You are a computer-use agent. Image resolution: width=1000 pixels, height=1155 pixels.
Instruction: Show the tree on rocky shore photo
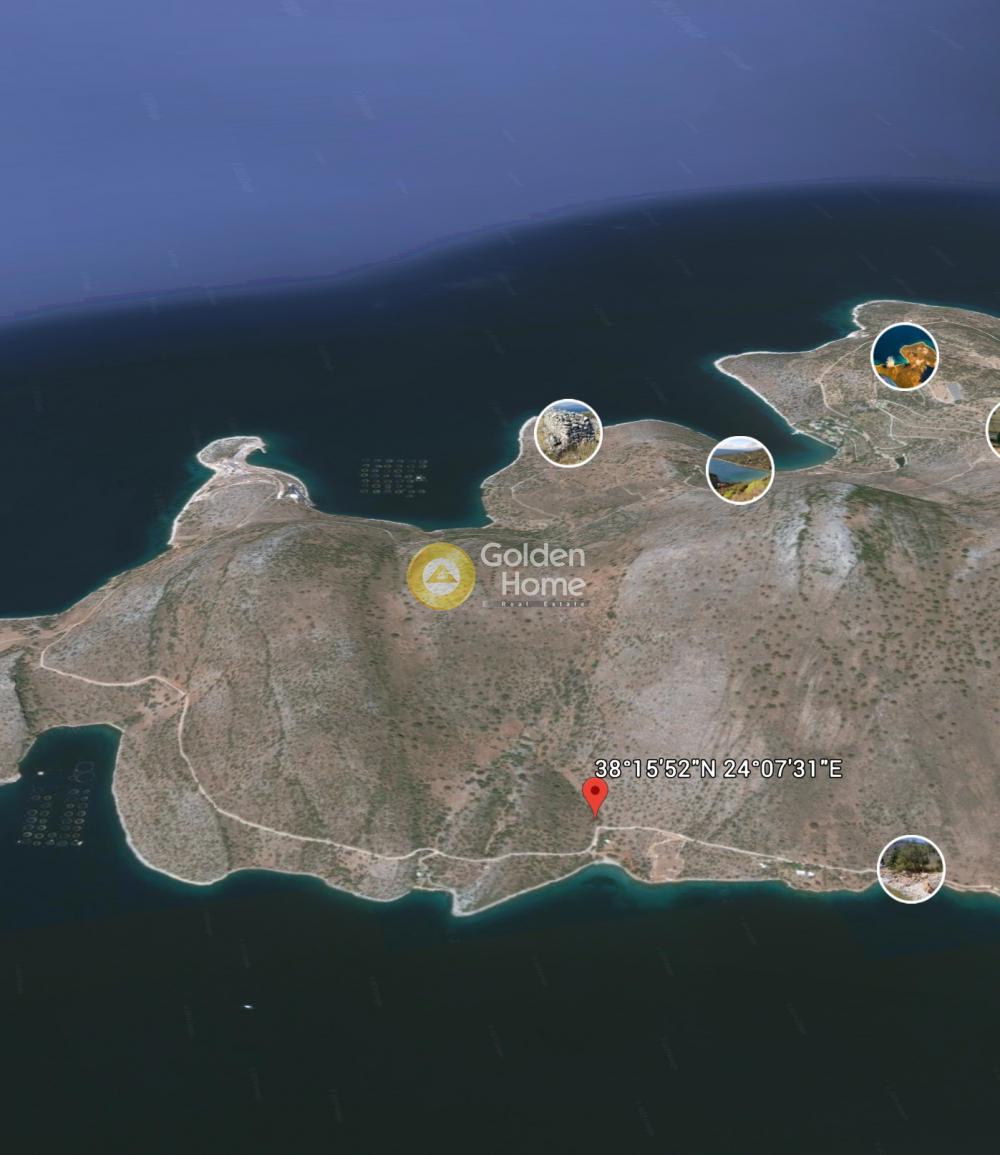(x=911, y=869)
